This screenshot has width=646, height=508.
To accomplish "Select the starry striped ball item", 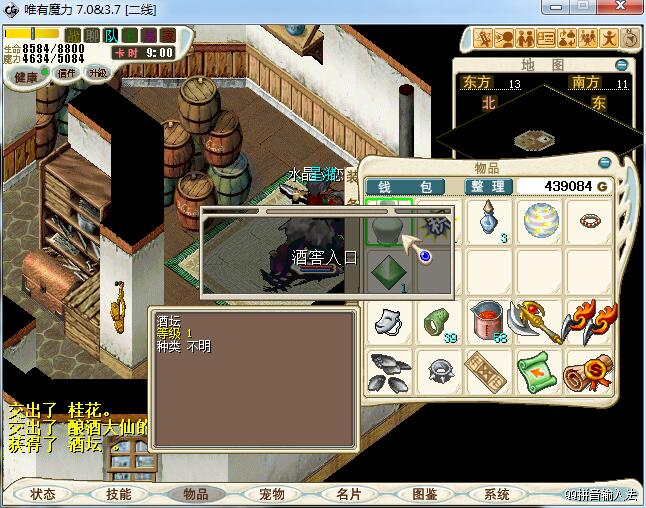I will click(539, 222).
